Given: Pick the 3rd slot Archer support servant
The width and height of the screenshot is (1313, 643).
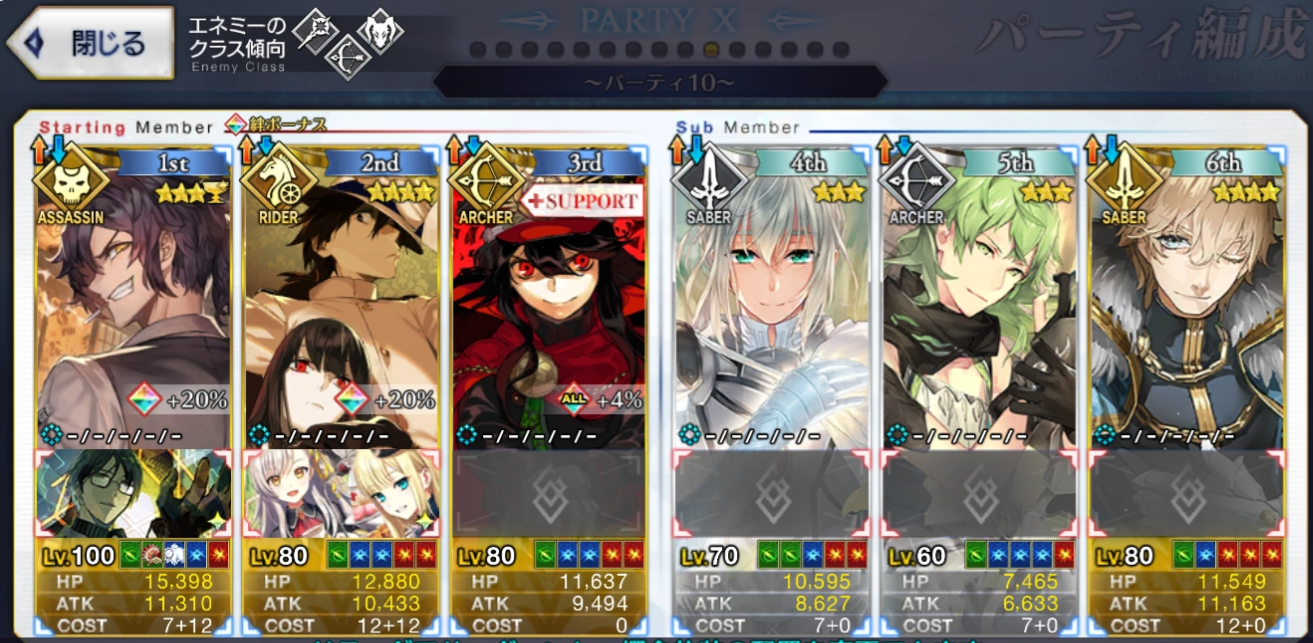Looking at the screenshot, I should pos(548,300).
